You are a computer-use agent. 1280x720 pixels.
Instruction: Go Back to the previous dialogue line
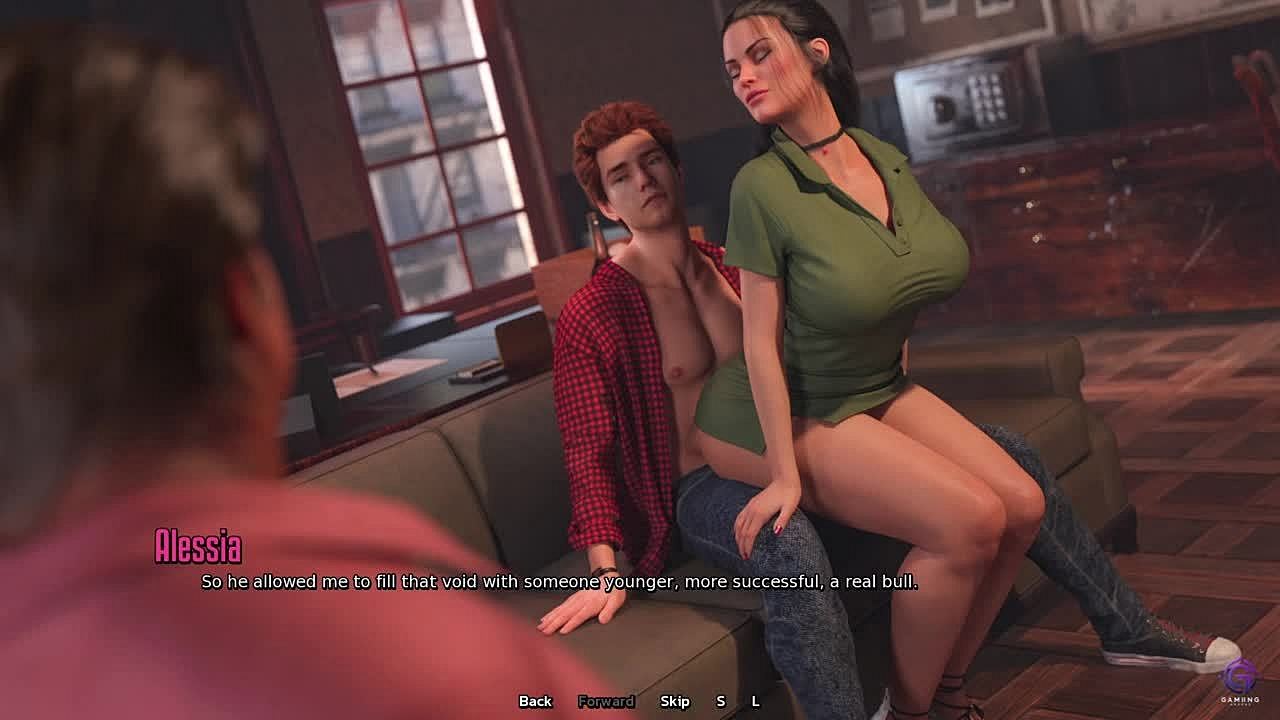click(535, 701)
